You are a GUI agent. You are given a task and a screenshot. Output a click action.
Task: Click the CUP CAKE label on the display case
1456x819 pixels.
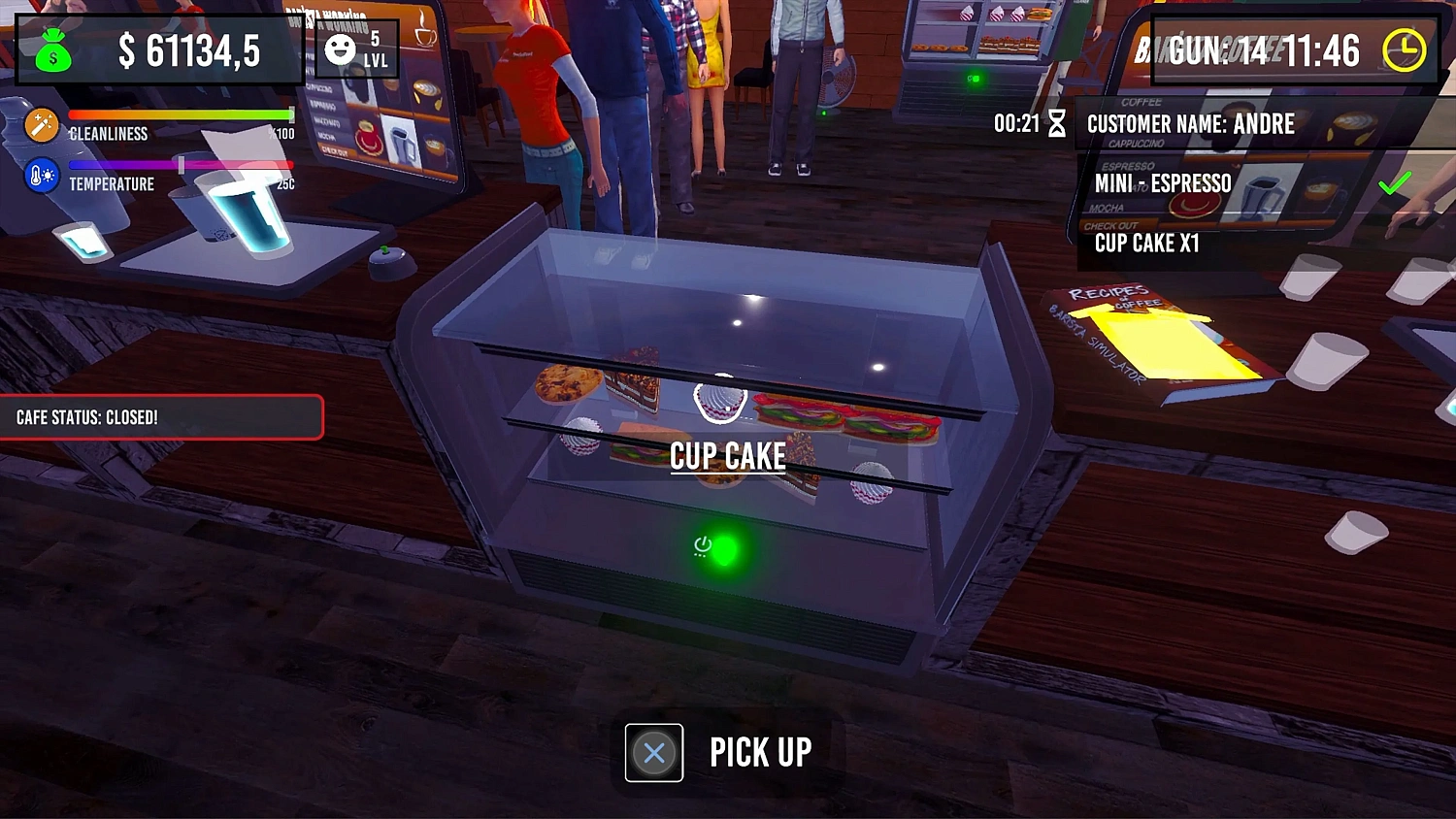point(728,456)
